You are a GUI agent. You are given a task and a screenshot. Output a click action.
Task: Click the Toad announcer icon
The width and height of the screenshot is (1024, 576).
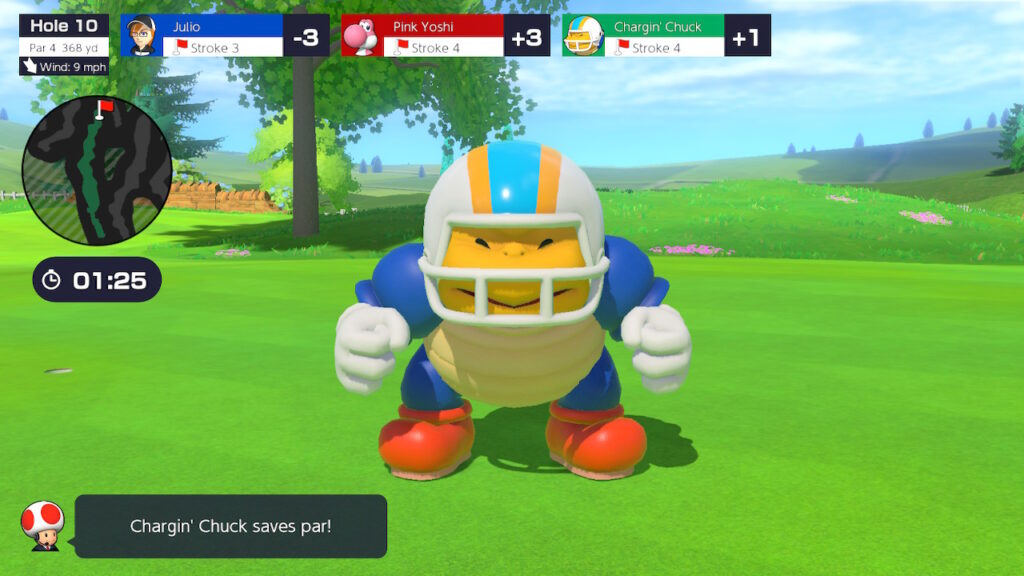point(43,524)
